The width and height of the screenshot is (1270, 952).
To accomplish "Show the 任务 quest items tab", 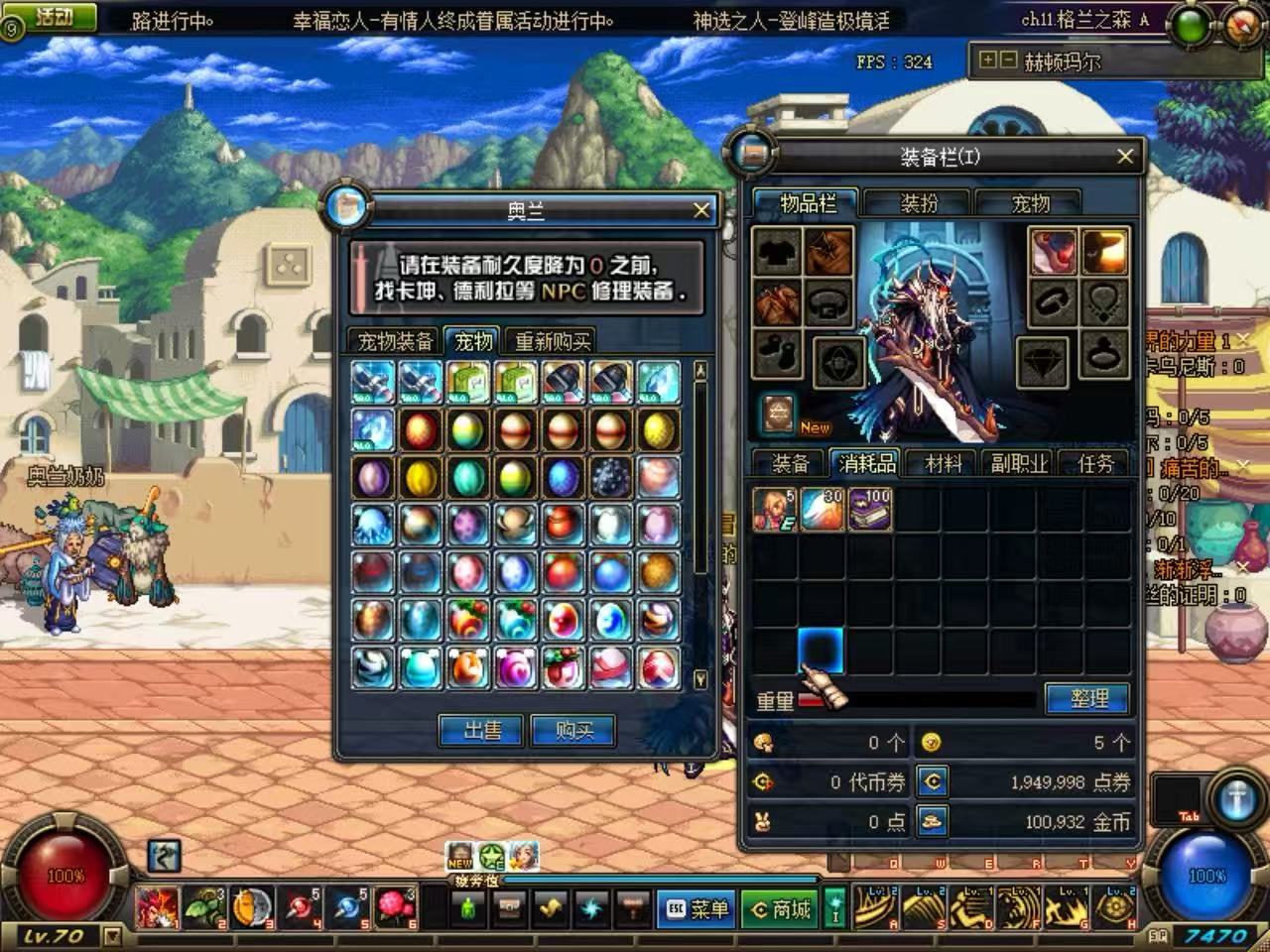I will (1095, 463).
